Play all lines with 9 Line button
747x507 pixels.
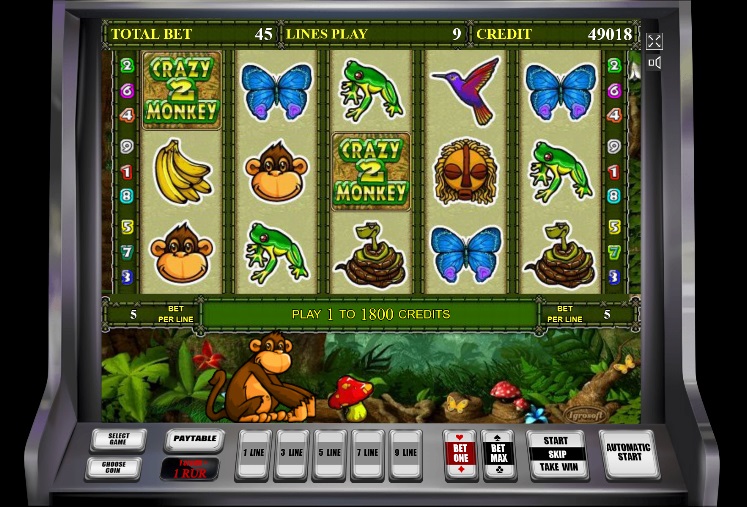click(405, 454)
